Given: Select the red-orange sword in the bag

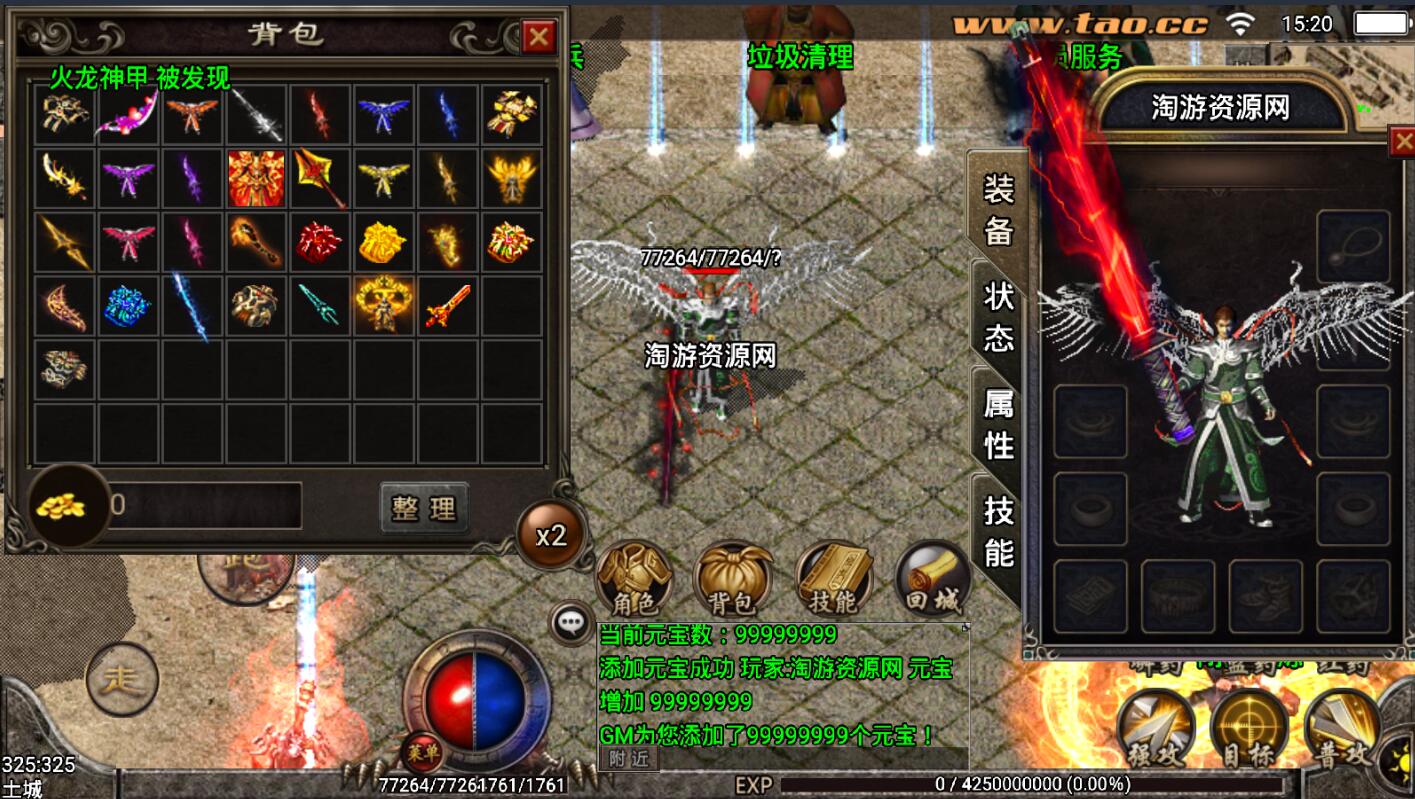Looking at the screenshot, I should [448, 306].
